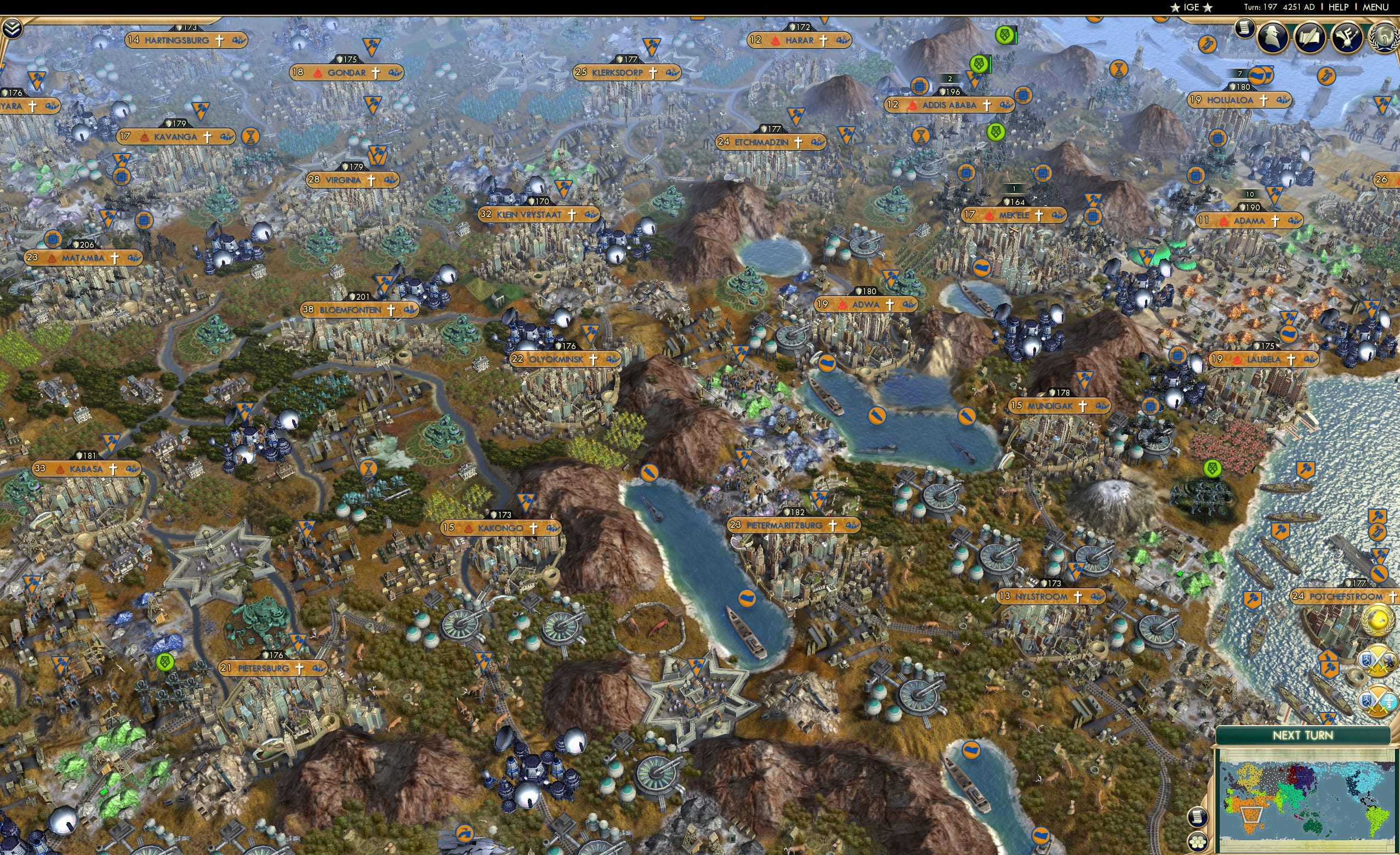The width and height of the screenshot is (1400, 855).
Task: Click the notification log scroll icon below the top bar
Action: (1245, 30)
